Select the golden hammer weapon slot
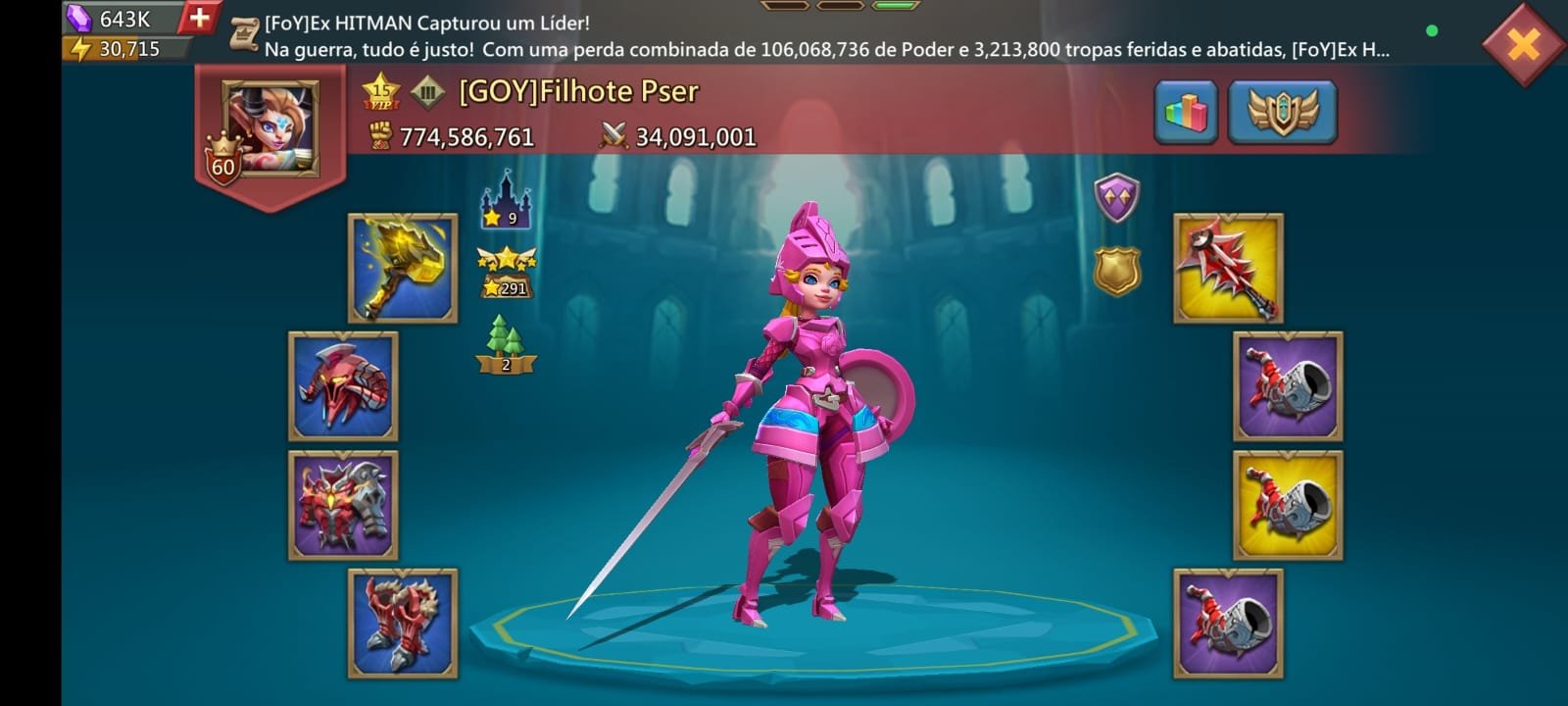The height and width of the screenshot is (706, 1568). 403,269
